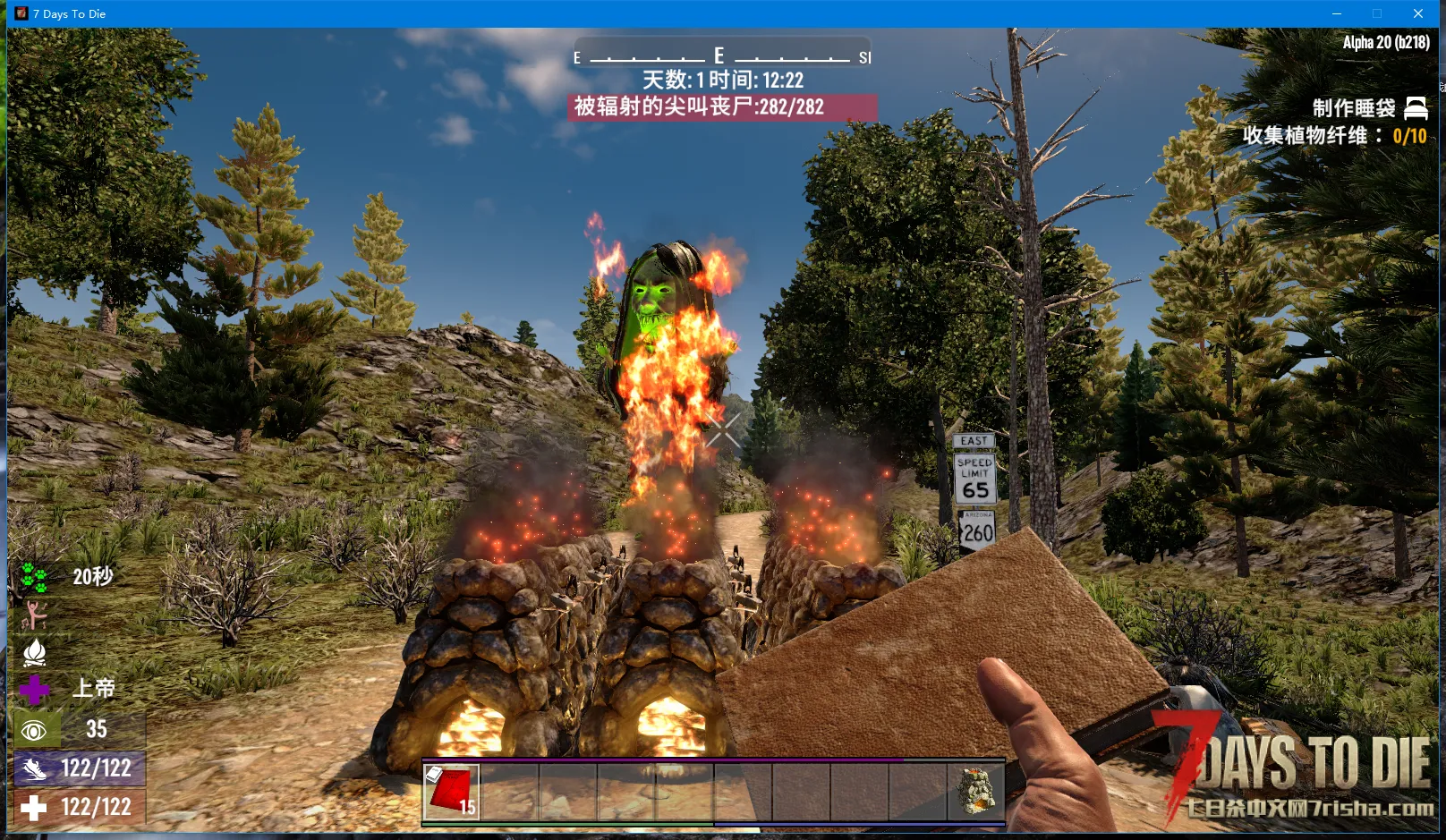Select the red book hotbar slot
This screenshot has width=1446, height=840.
[x=452, y=791]
